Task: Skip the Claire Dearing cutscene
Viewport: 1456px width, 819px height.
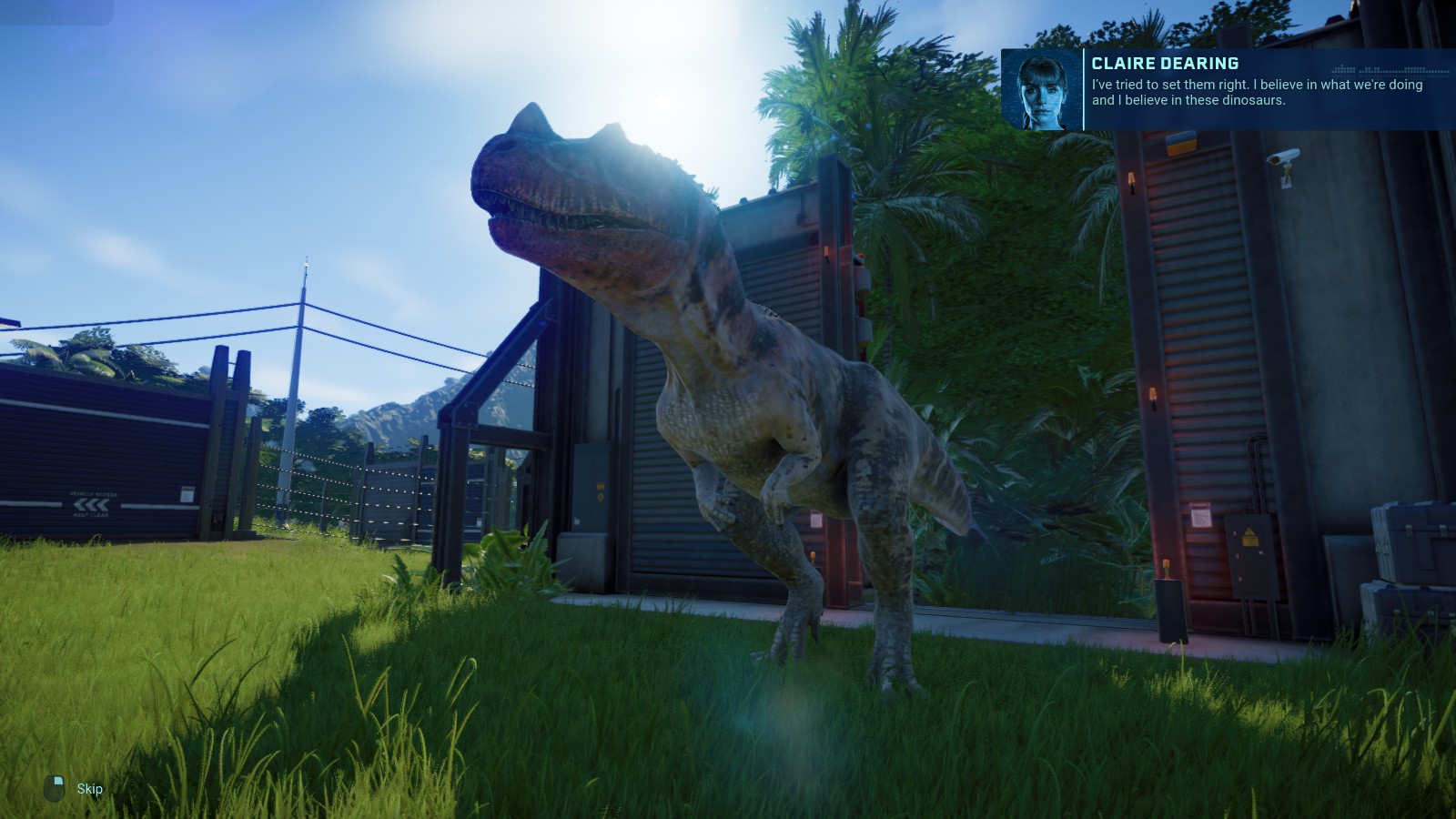Action: [x=87, y=788]
